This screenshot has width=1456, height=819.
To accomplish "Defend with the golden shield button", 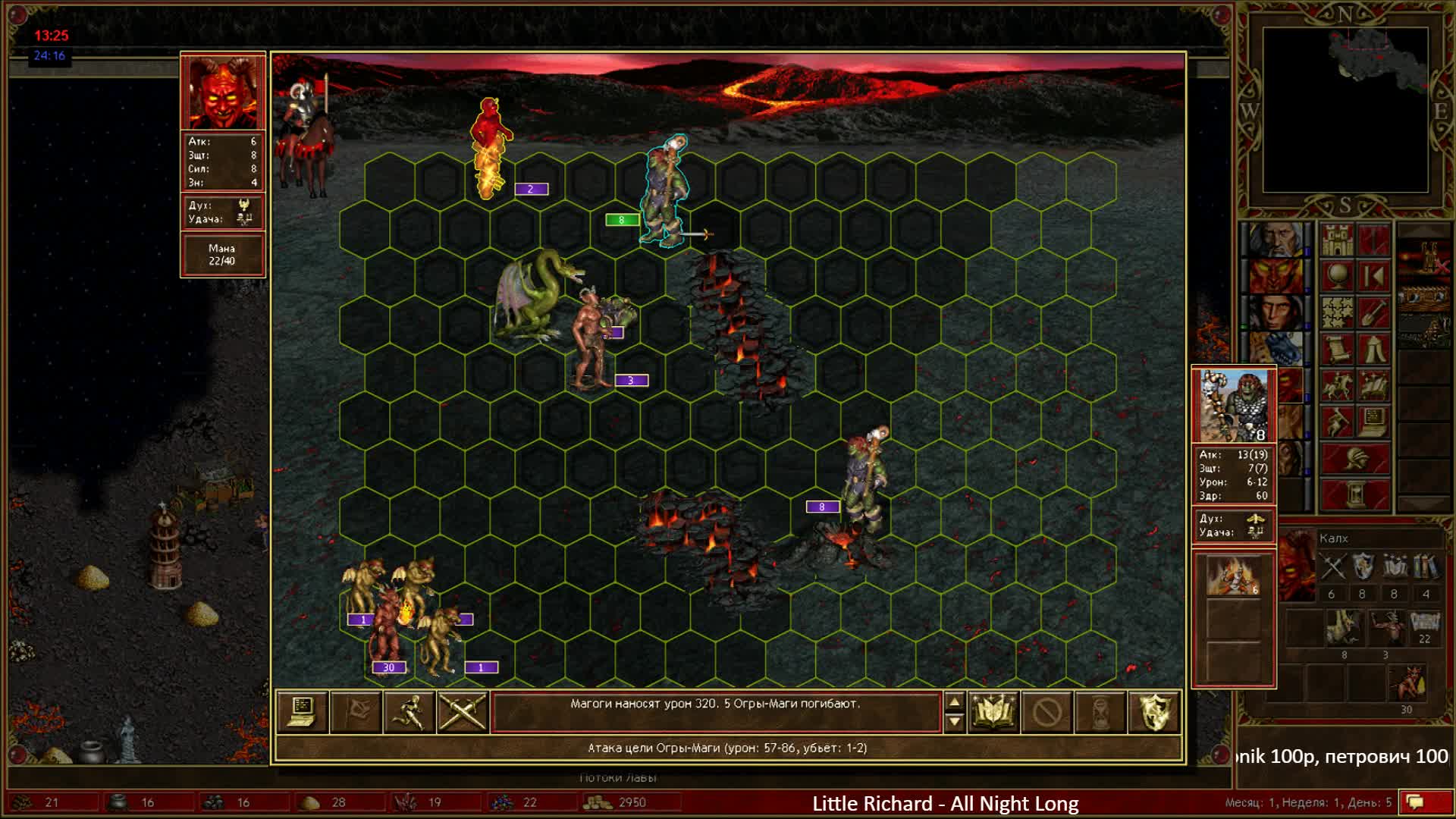I will pyautogui.click(x=1153, y=712).
